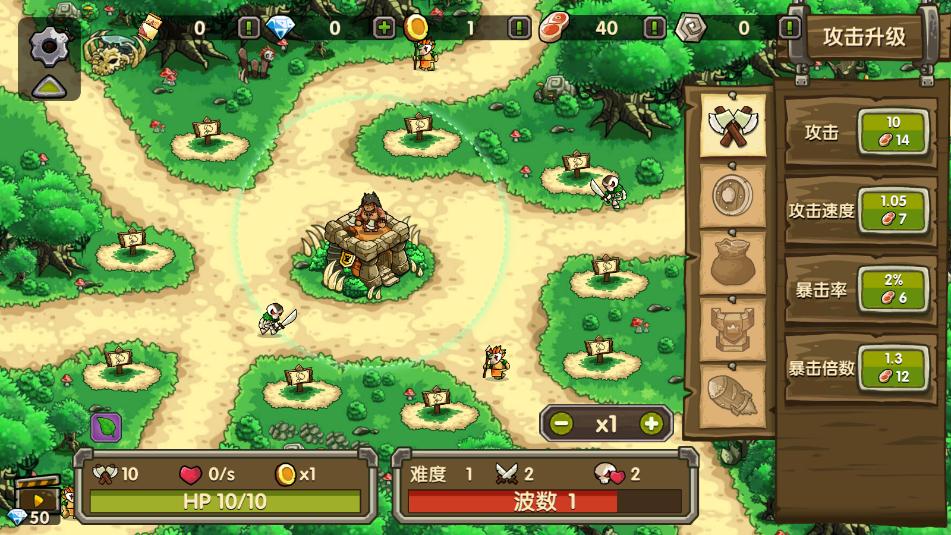This screenshot has height=535, width=951.
Task: Activate the purple leaf skill icon
Action: pos(106,427)
